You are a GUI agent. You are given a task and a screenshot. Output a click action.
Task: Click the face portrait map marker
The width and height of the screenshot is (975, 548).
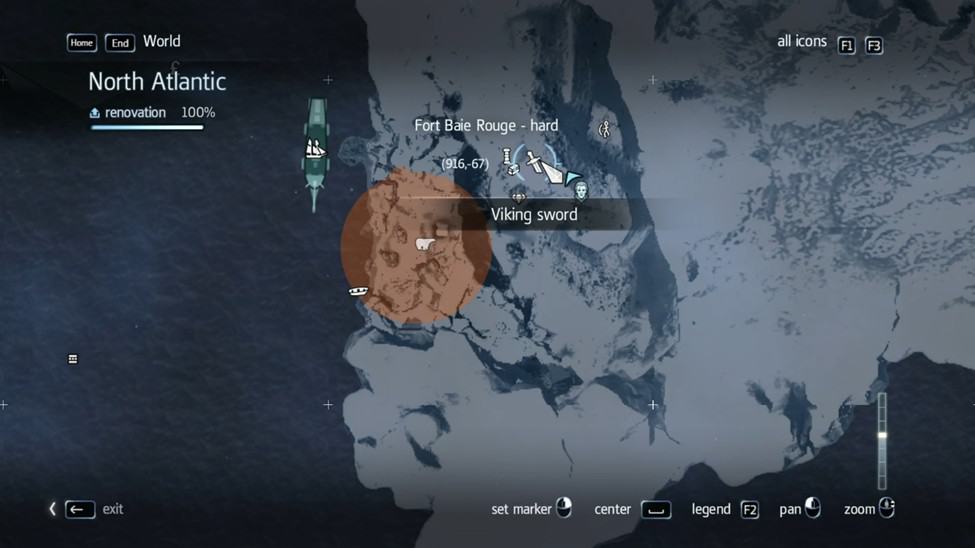click(x=581, y=191)
